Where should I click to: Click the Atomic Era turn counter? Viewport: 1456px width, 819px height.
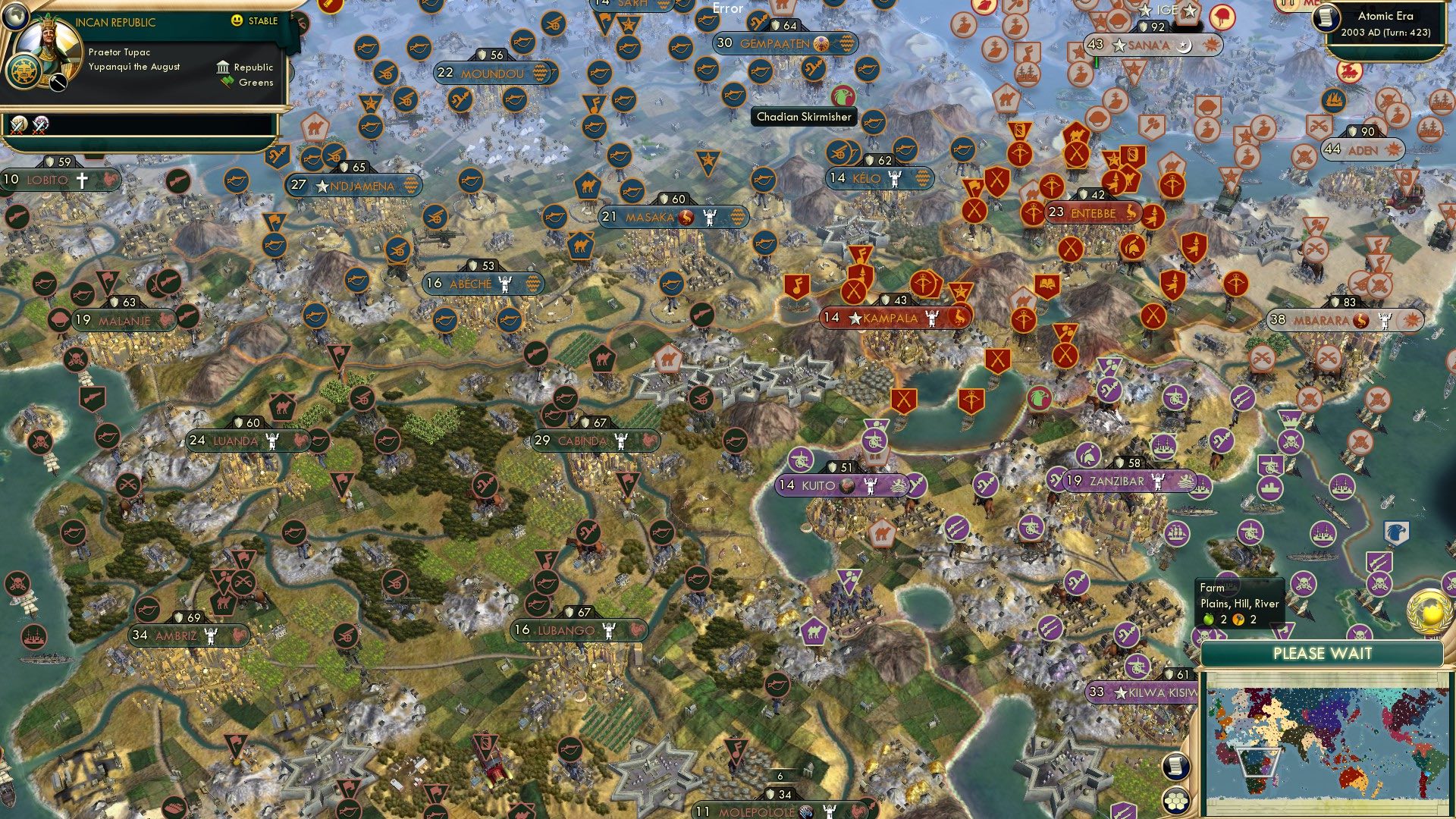(1386, 23)
